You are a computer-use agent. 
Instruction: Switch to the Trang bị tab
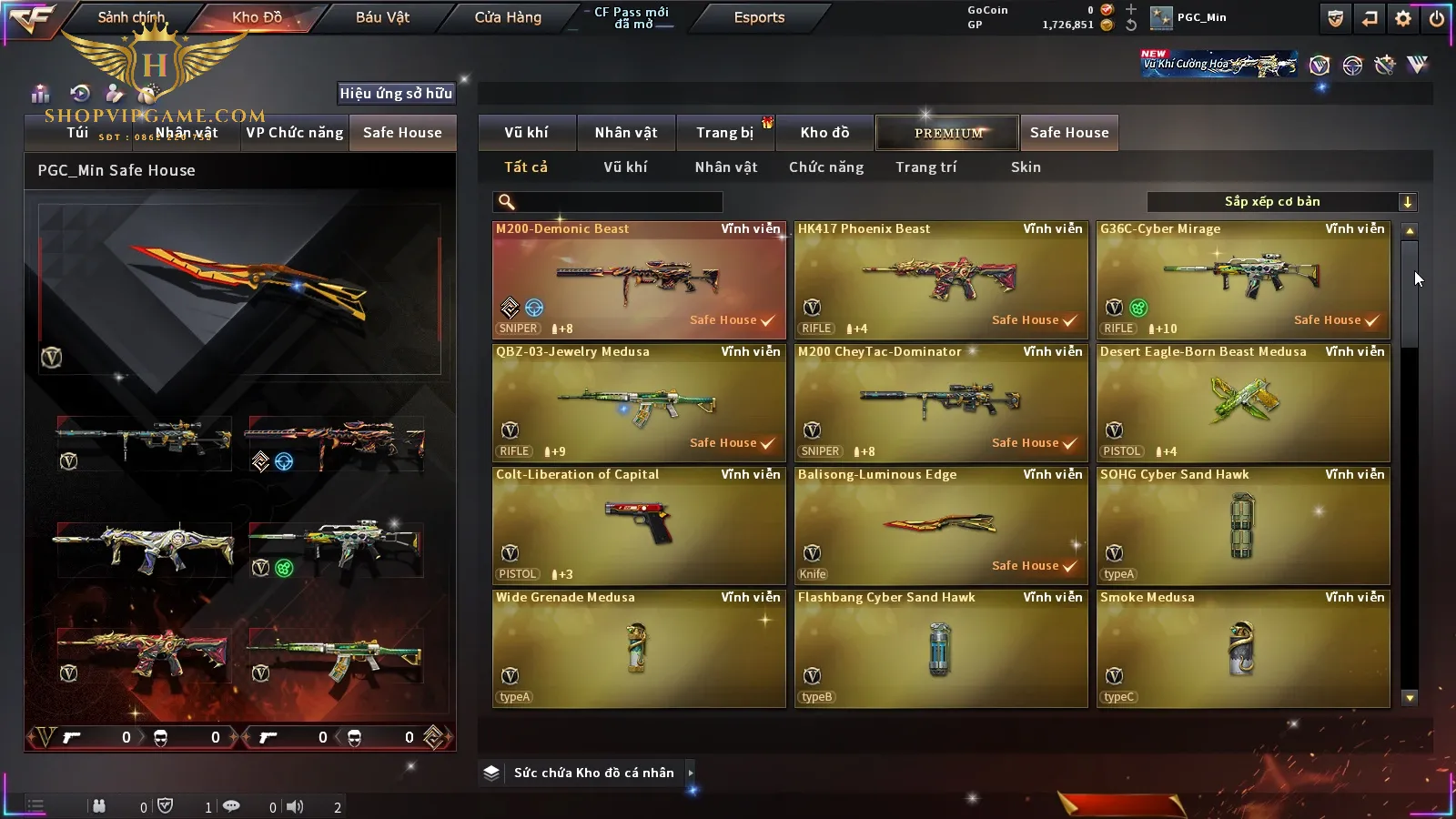pos(724,133)
